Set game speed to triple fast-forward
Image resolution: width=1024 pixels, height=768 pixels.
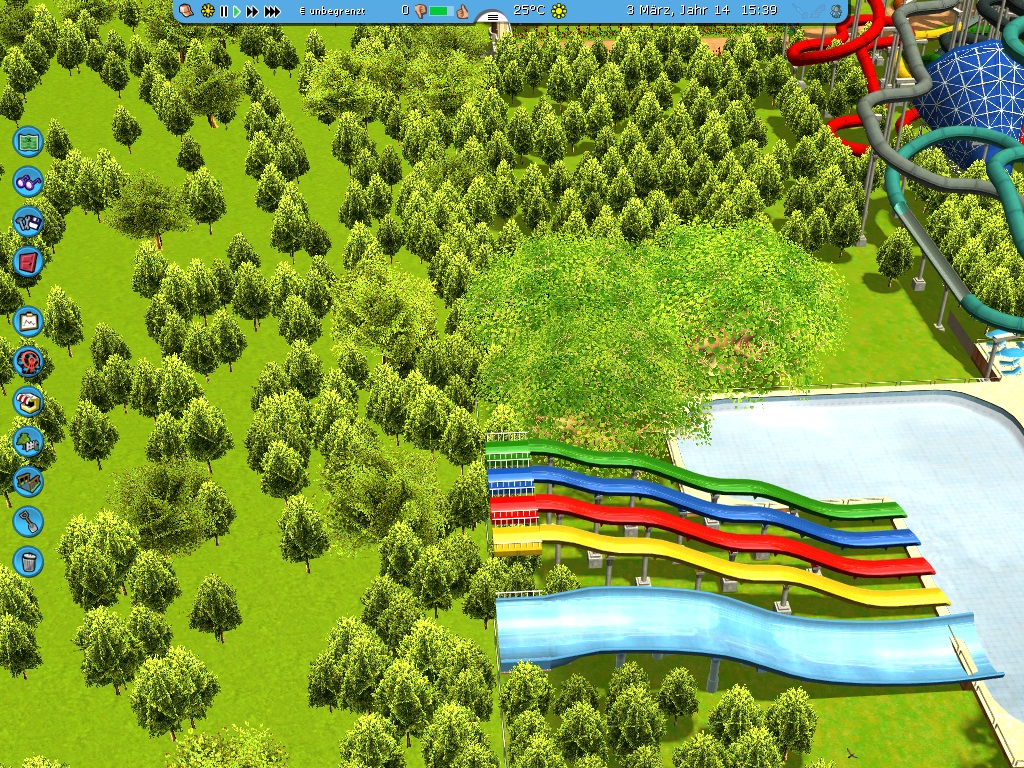click(x=271, y=11)
